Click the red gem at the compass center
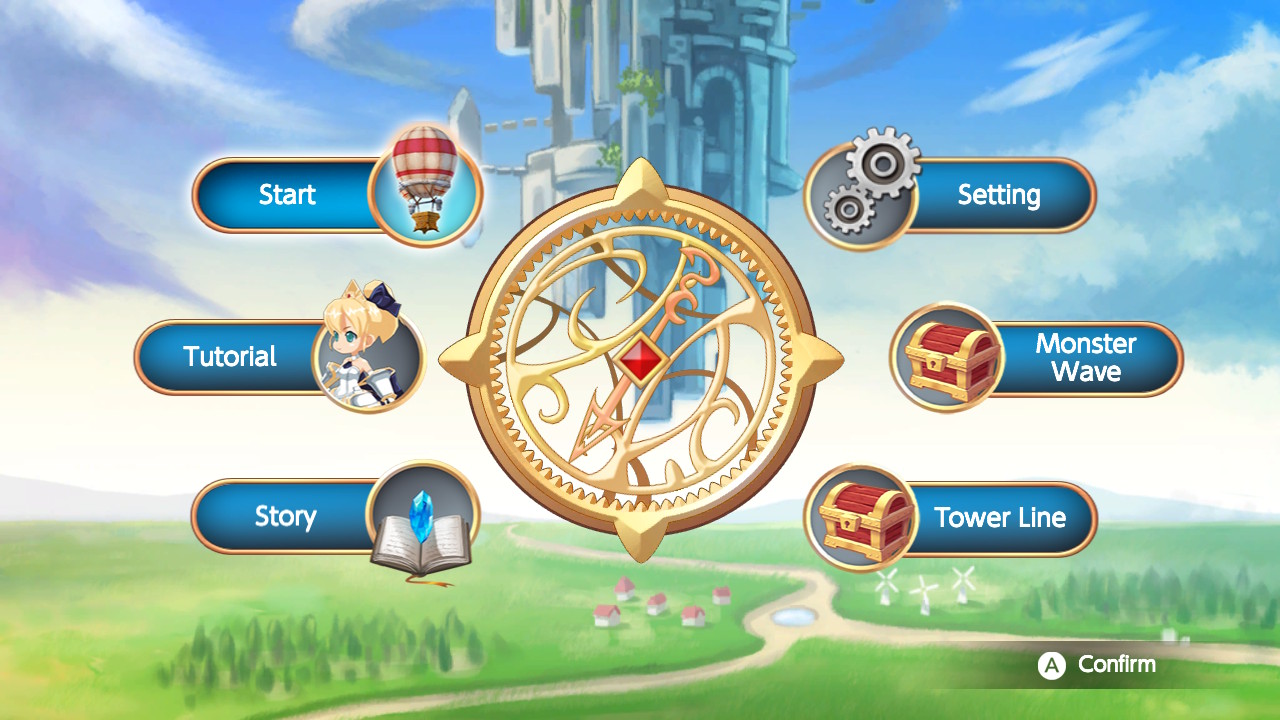This screenshot has width=1280, height=720. [643, 357]
